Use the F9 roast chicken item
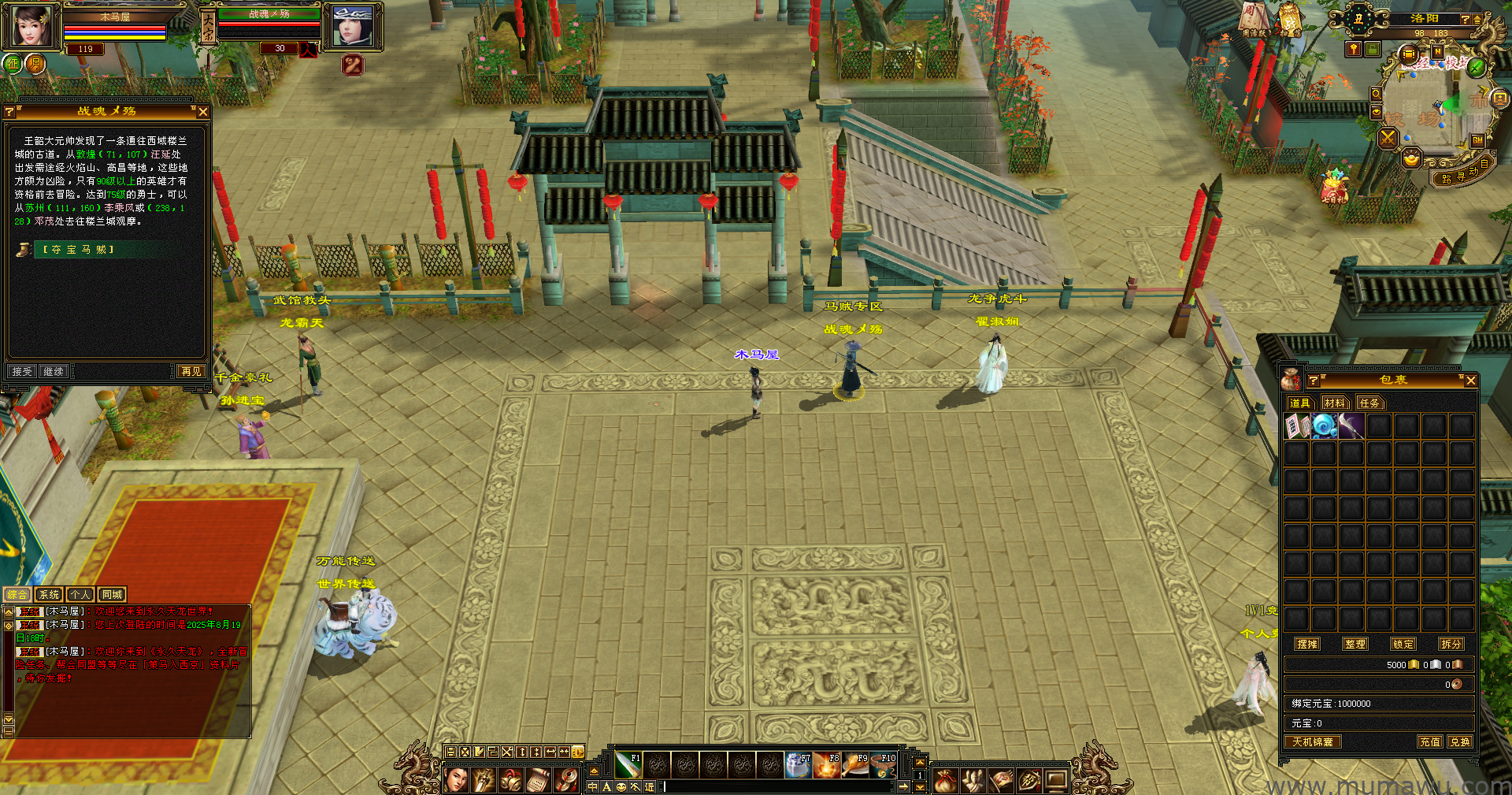Viewport: 1512px width, 795px height. click(x=855, y=764)
